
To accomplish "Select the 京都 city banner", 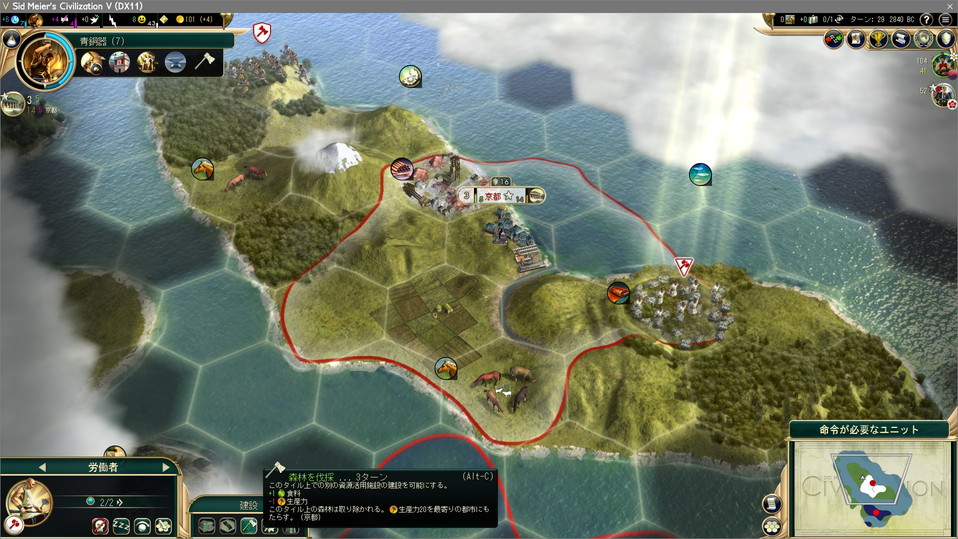I will [495, 196].
